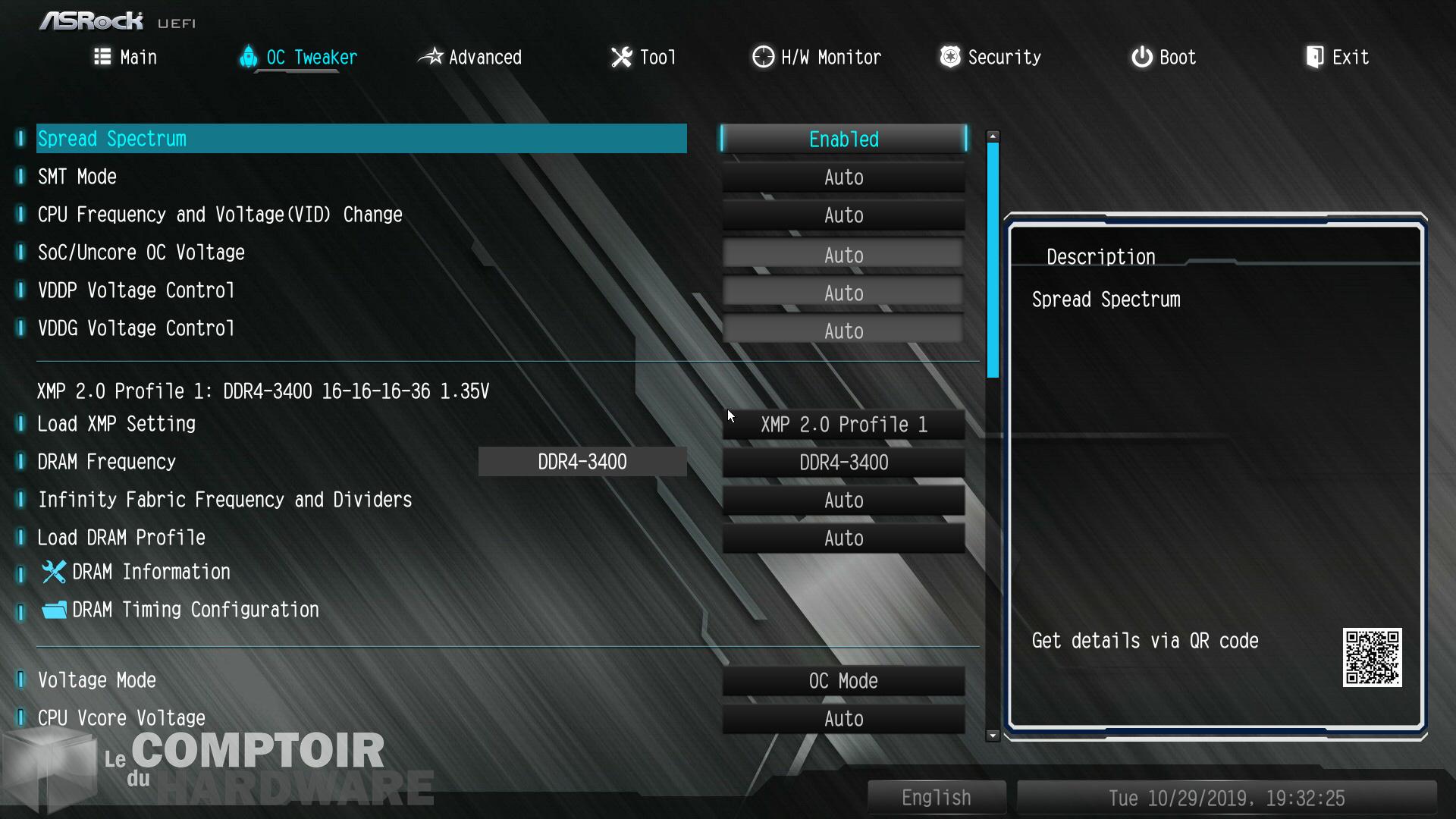Screen dimensions: 1456x819
Task: Switch to the Security tab
Action: pos(990,58)
